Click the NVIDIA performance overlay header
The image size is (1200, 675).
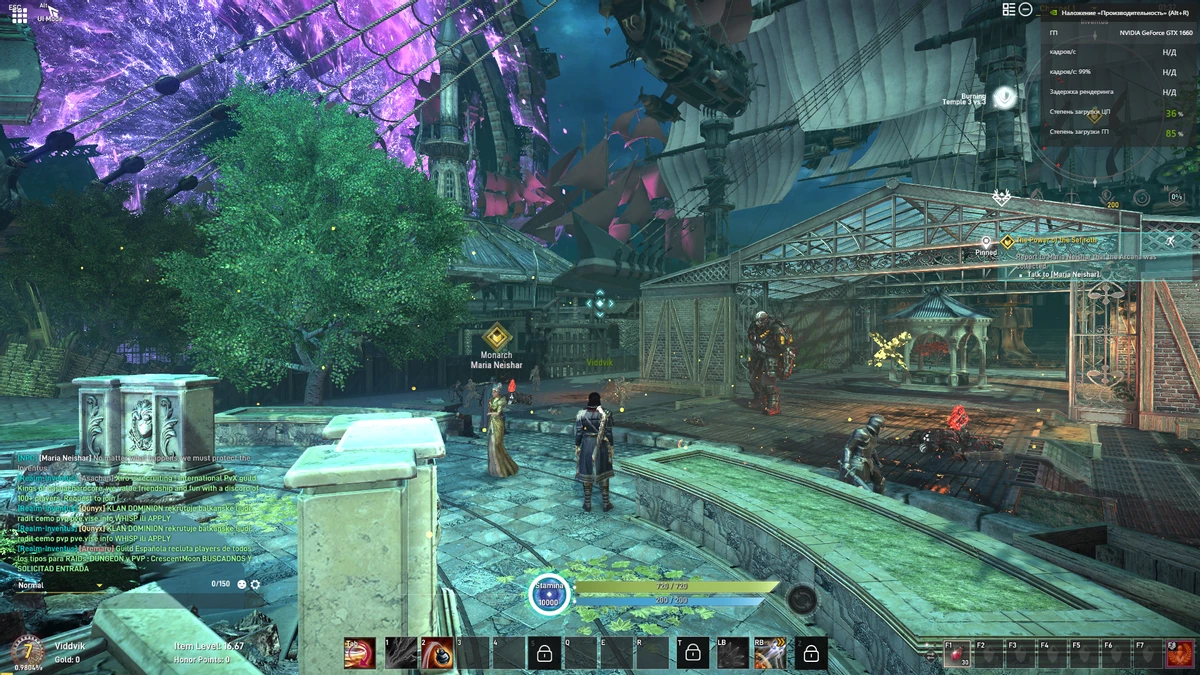pyautogui.click(x=1120, y=13)
